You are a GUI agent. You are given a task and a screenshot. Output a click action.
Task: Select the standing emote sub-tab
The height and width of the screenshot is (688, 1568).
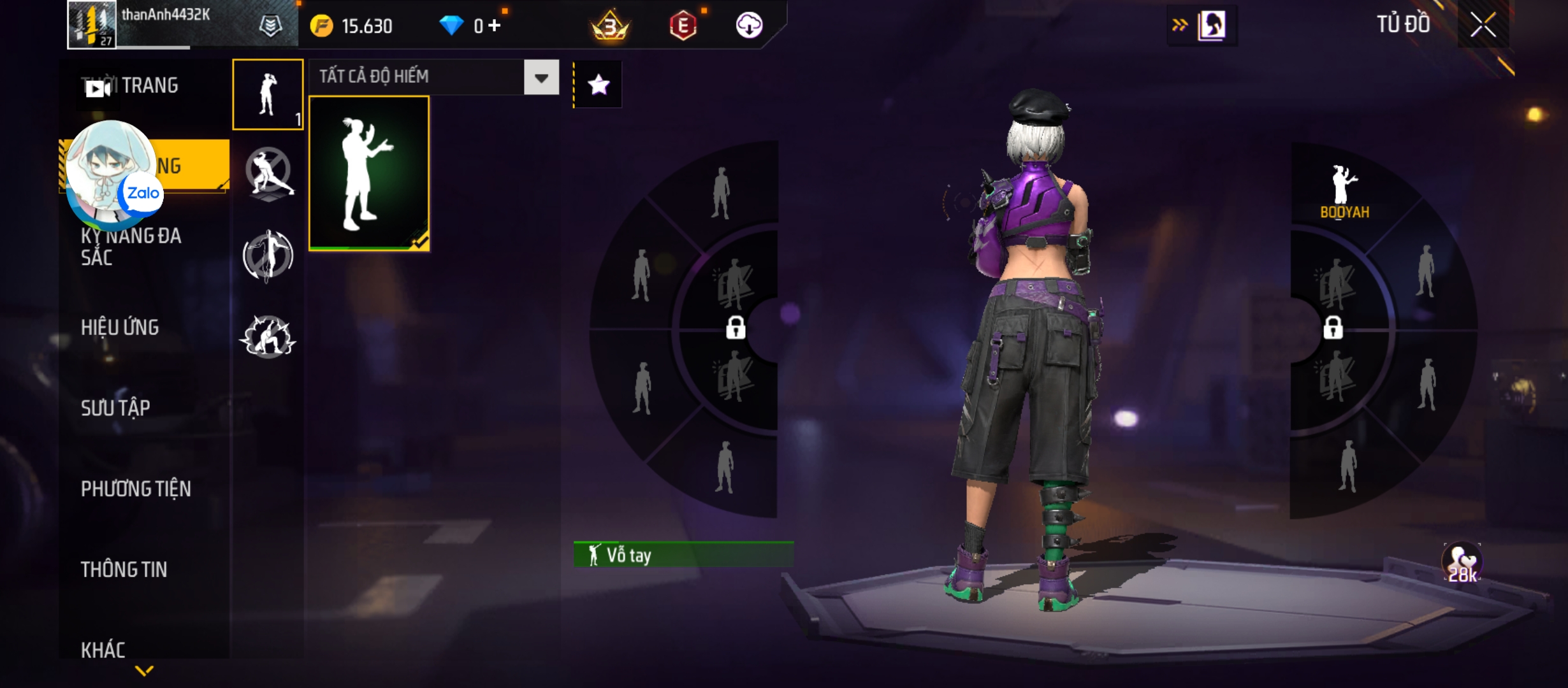[268, 94]
